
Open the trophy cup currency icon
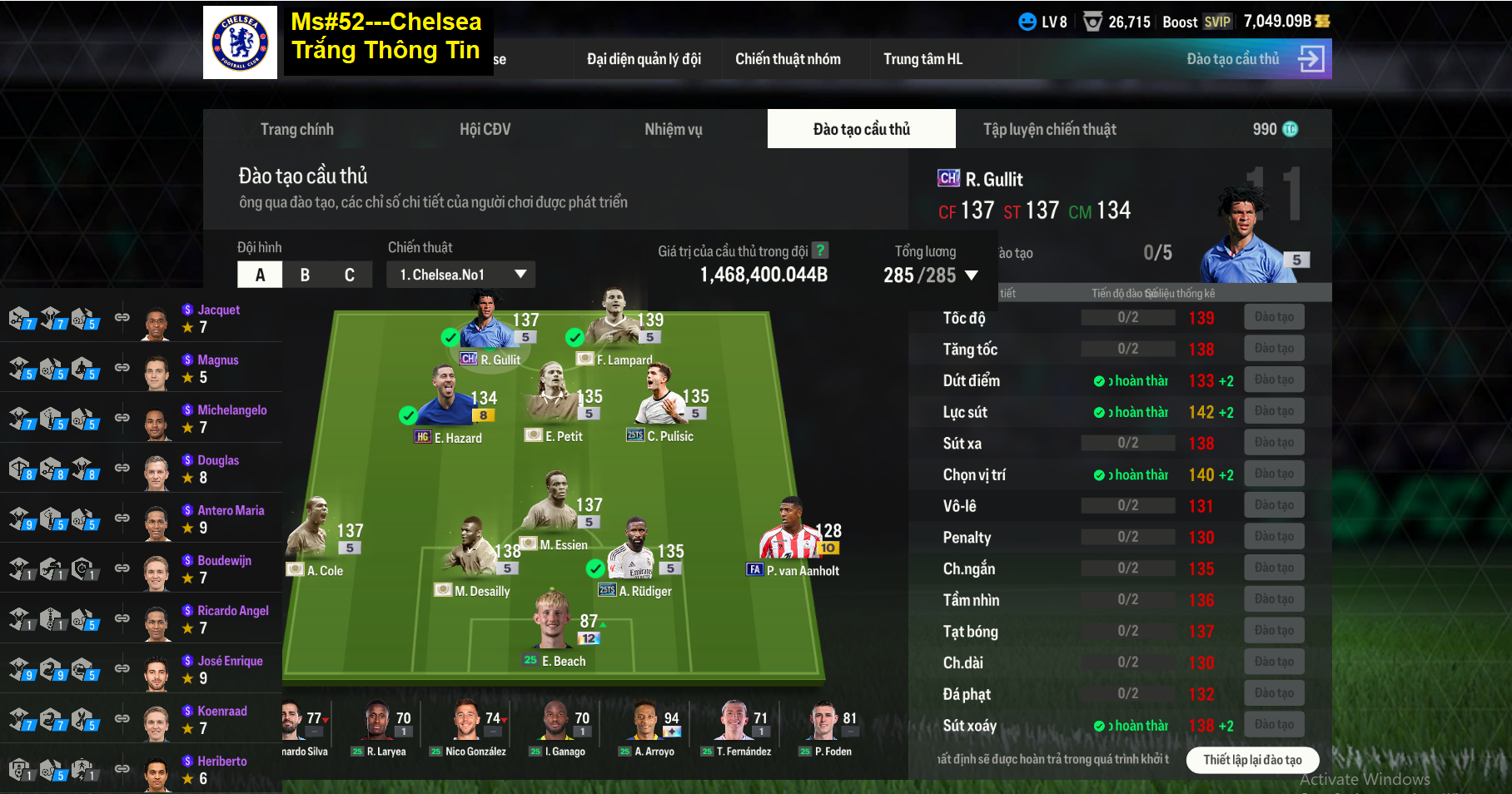pos(1091,22)
